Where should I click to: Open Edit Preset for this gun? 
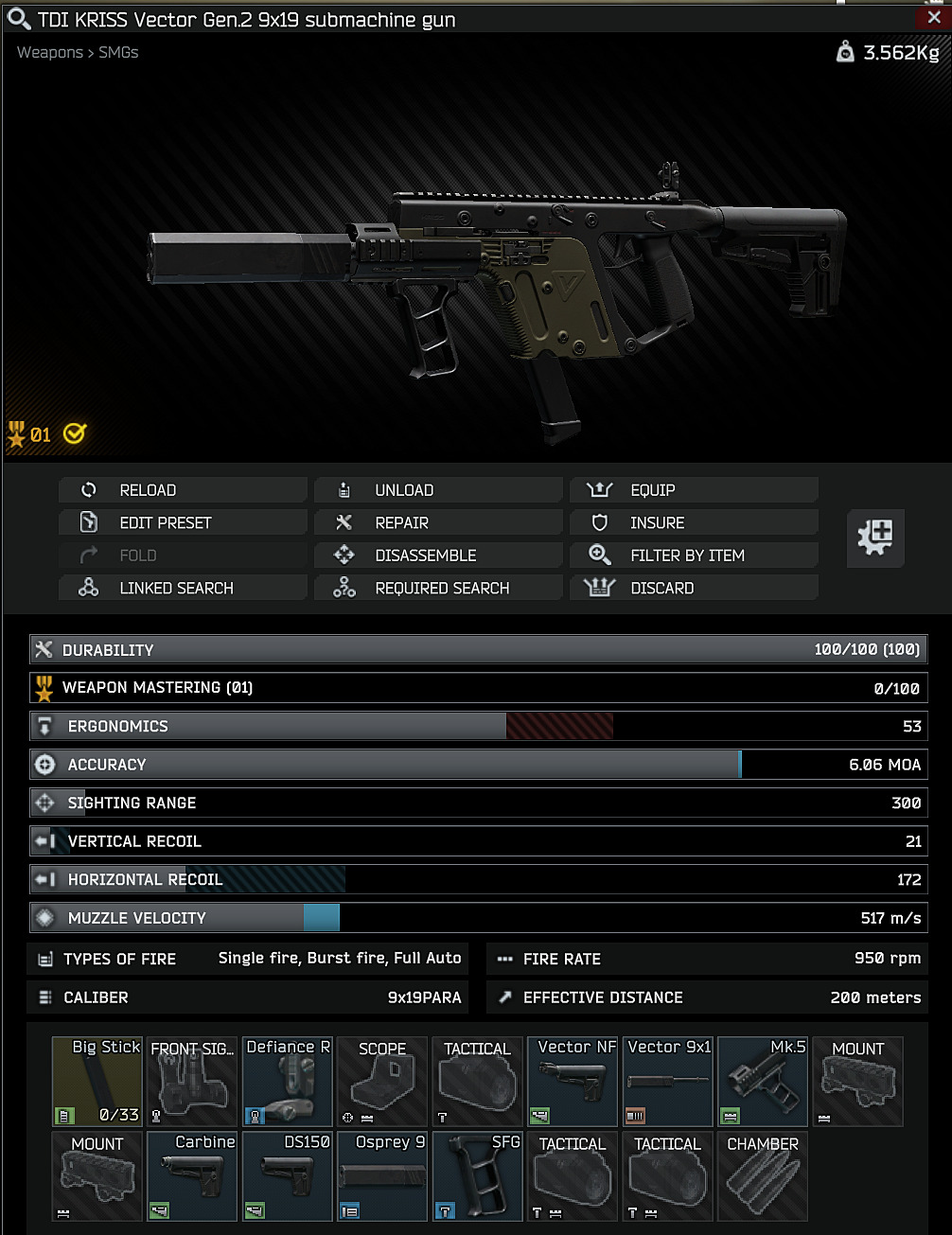pos(183,522)
